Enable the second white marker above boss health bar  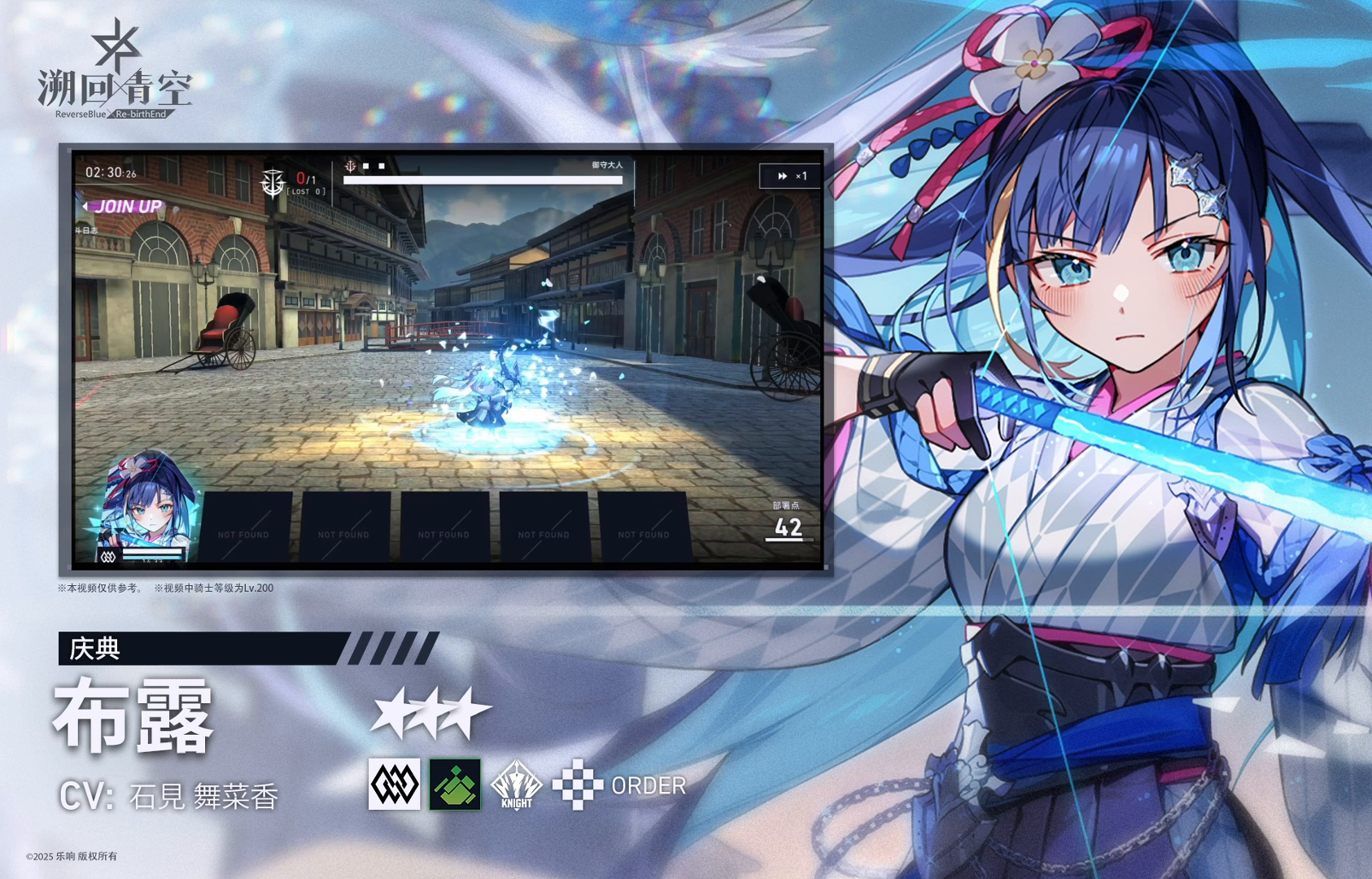coord(381,166)
